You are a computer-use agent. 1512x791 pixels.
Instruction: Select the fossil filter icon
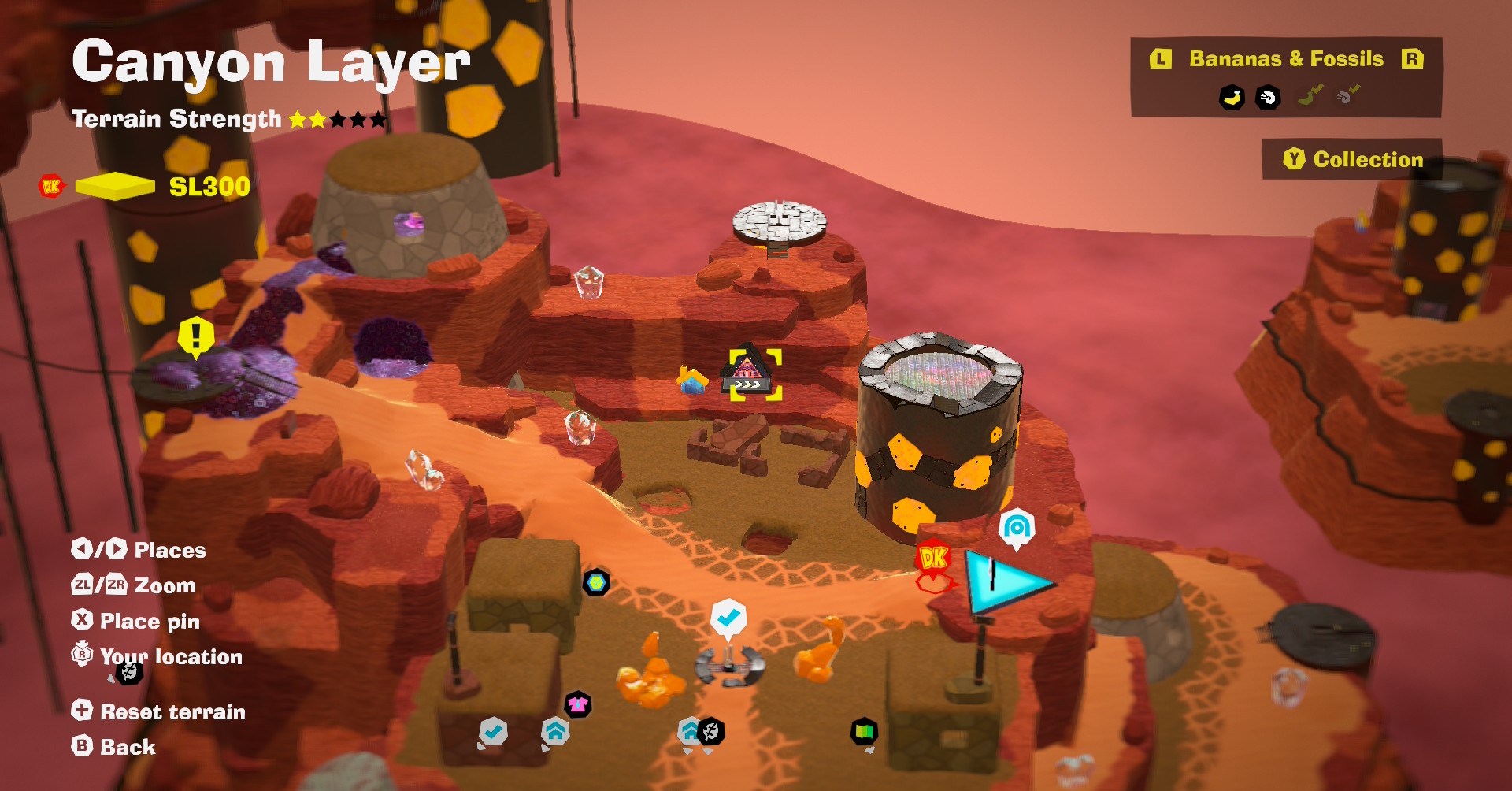pyautogui.click(x=1267, y=98)
